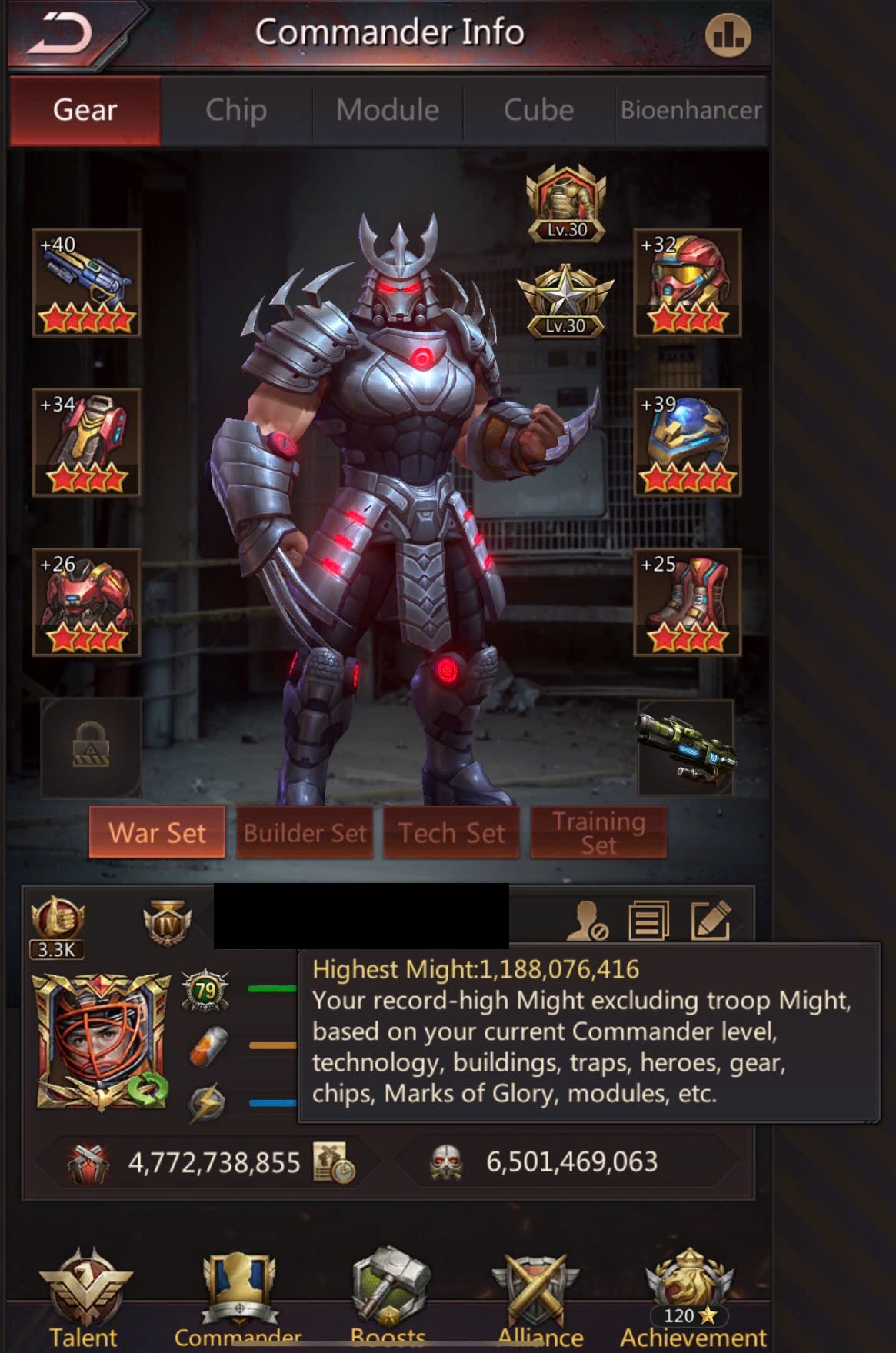
Task: Open the rocket launcher weapon slot
Action: tap(685, 747)
